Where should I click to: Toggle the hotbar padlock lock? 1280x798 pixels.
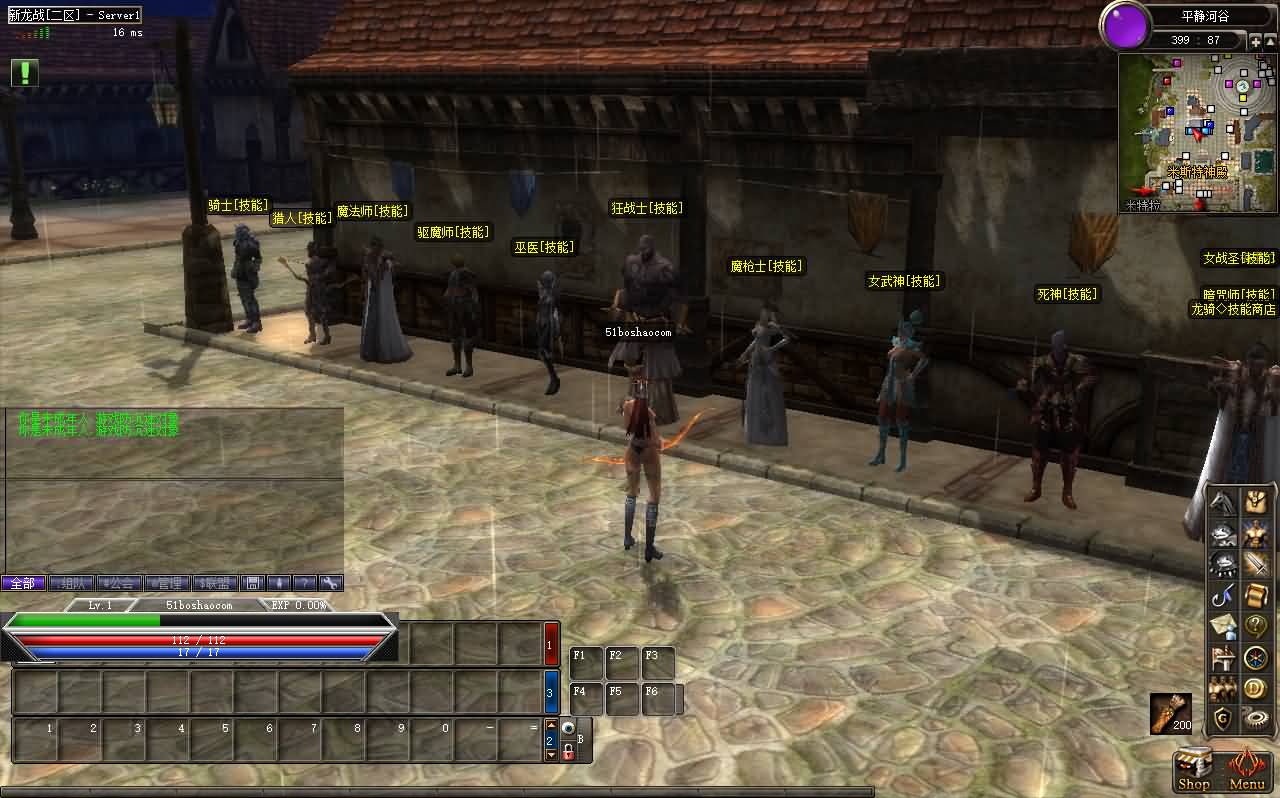click(568, 751)
